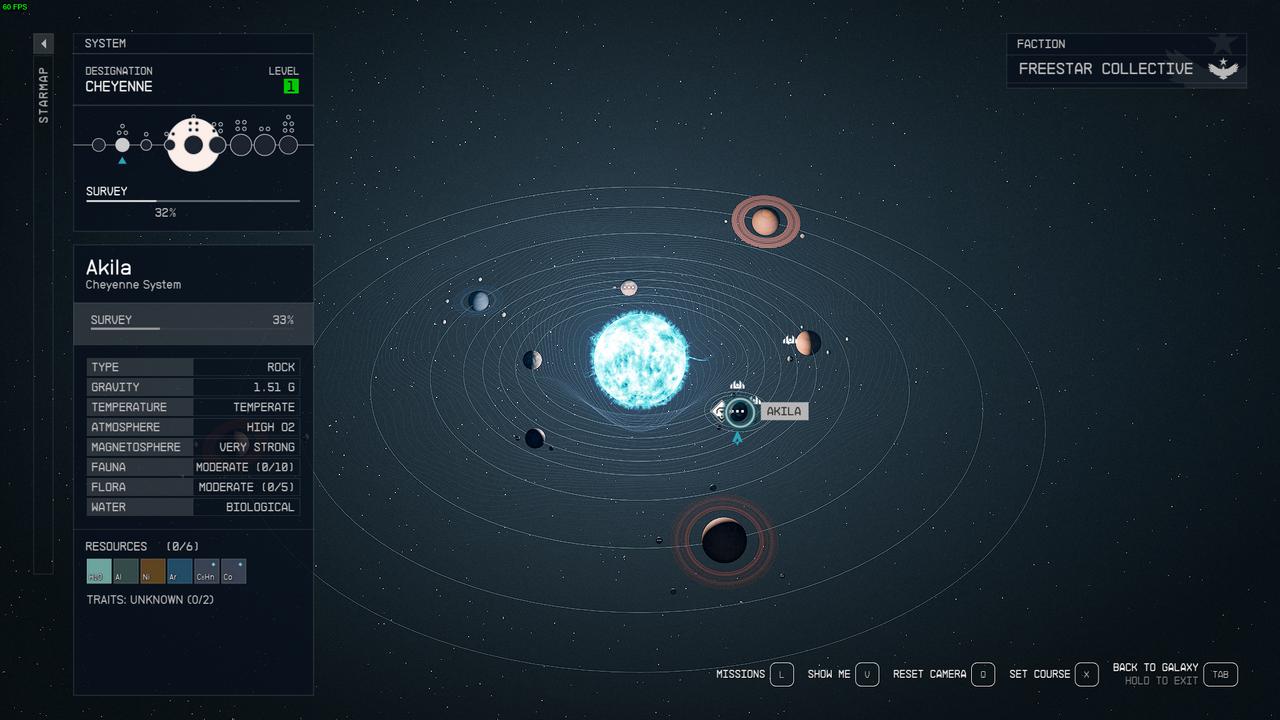Image resolution: width=1280 pixels, height=720 pixels.
Task: Collapse the panel using the left arrow chevron
Action: click(x=42, y=43)
